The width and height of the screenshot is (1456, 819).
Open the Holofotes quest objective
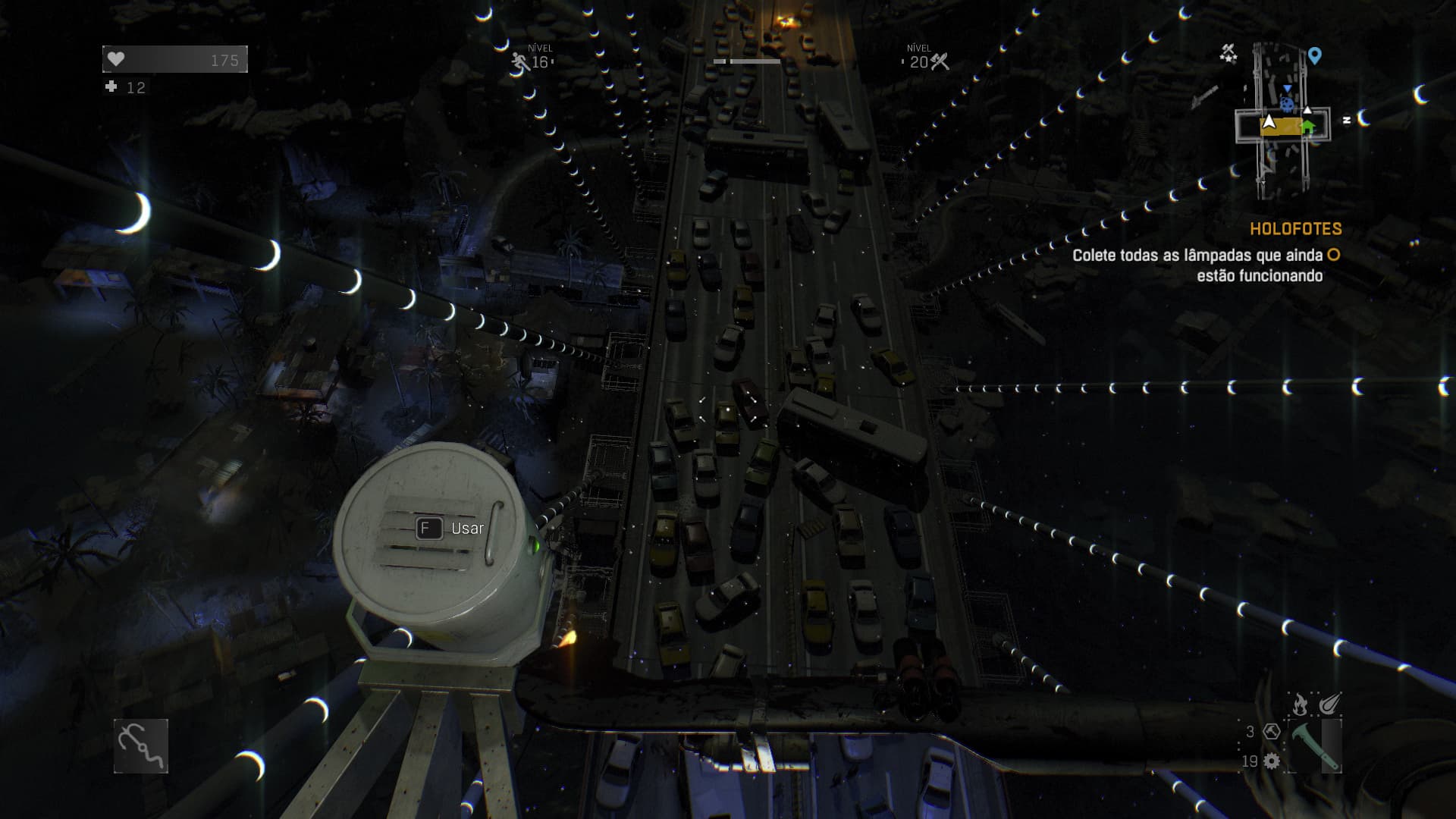(1295, 229)
